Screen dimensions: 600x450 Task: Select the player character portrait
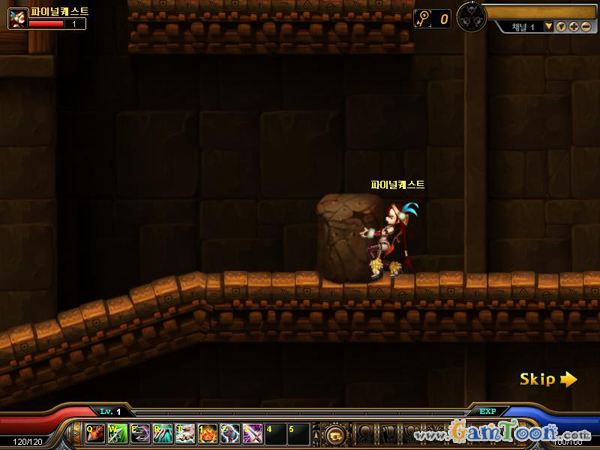[18, 18]
